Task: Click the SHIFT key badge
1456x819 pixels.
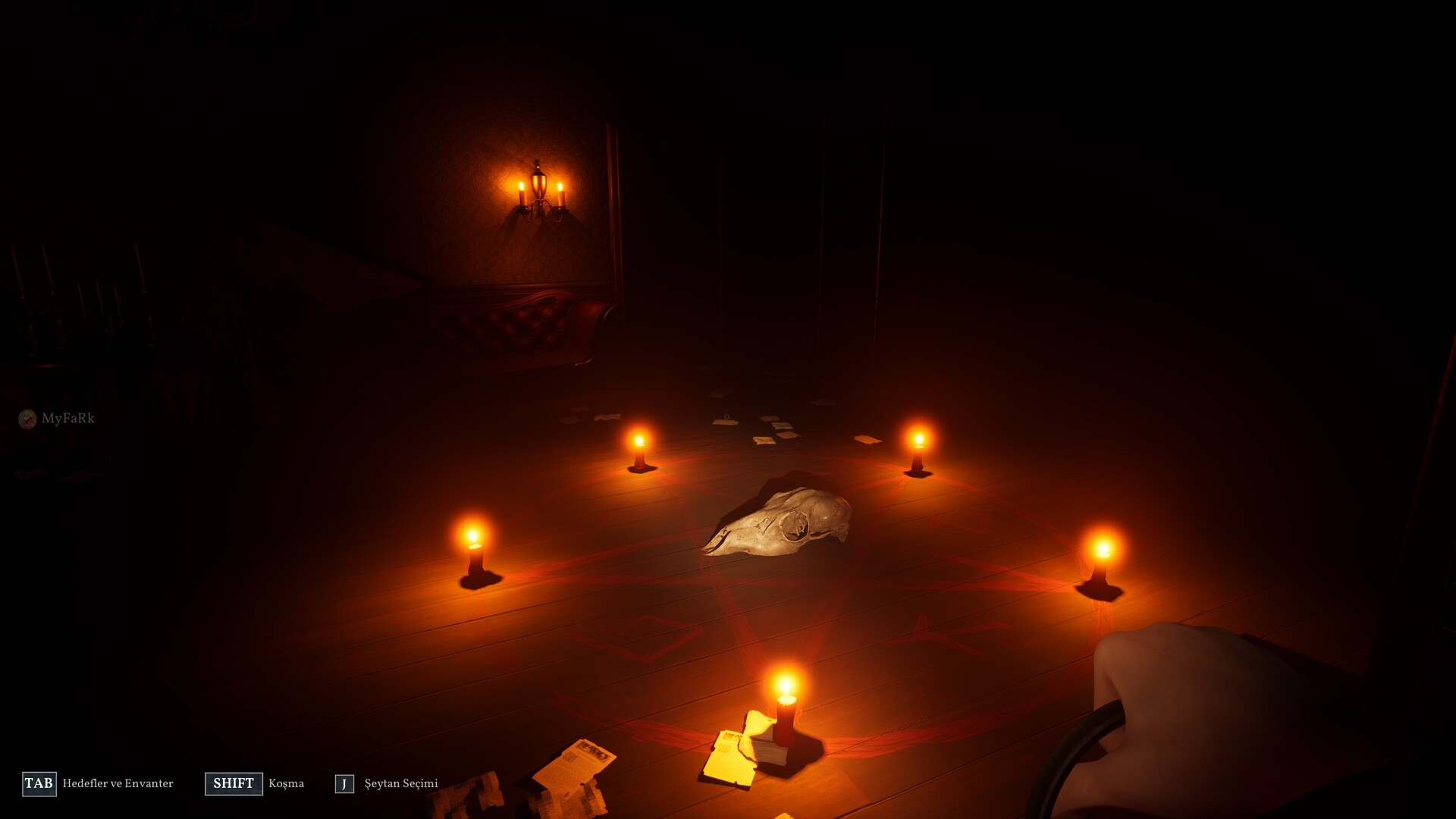Action: pos(233,784)
